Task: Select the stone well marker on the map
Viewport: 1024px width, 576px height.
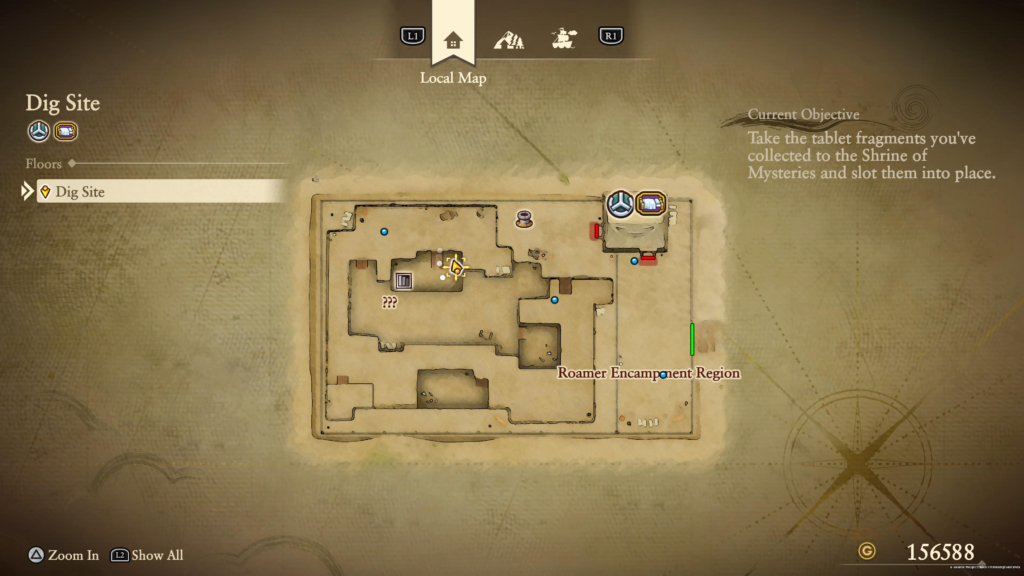Action: tap(524, 218)
